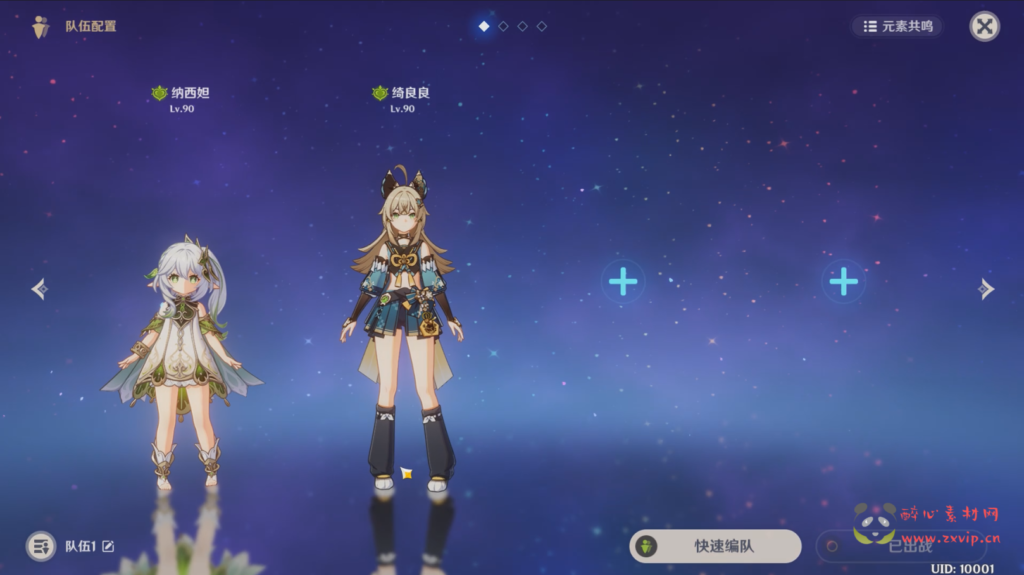The width and height of the screenshot is (1024, 575).
Task: Open the team list icon beside 队伍1
Action: (41, 546)
